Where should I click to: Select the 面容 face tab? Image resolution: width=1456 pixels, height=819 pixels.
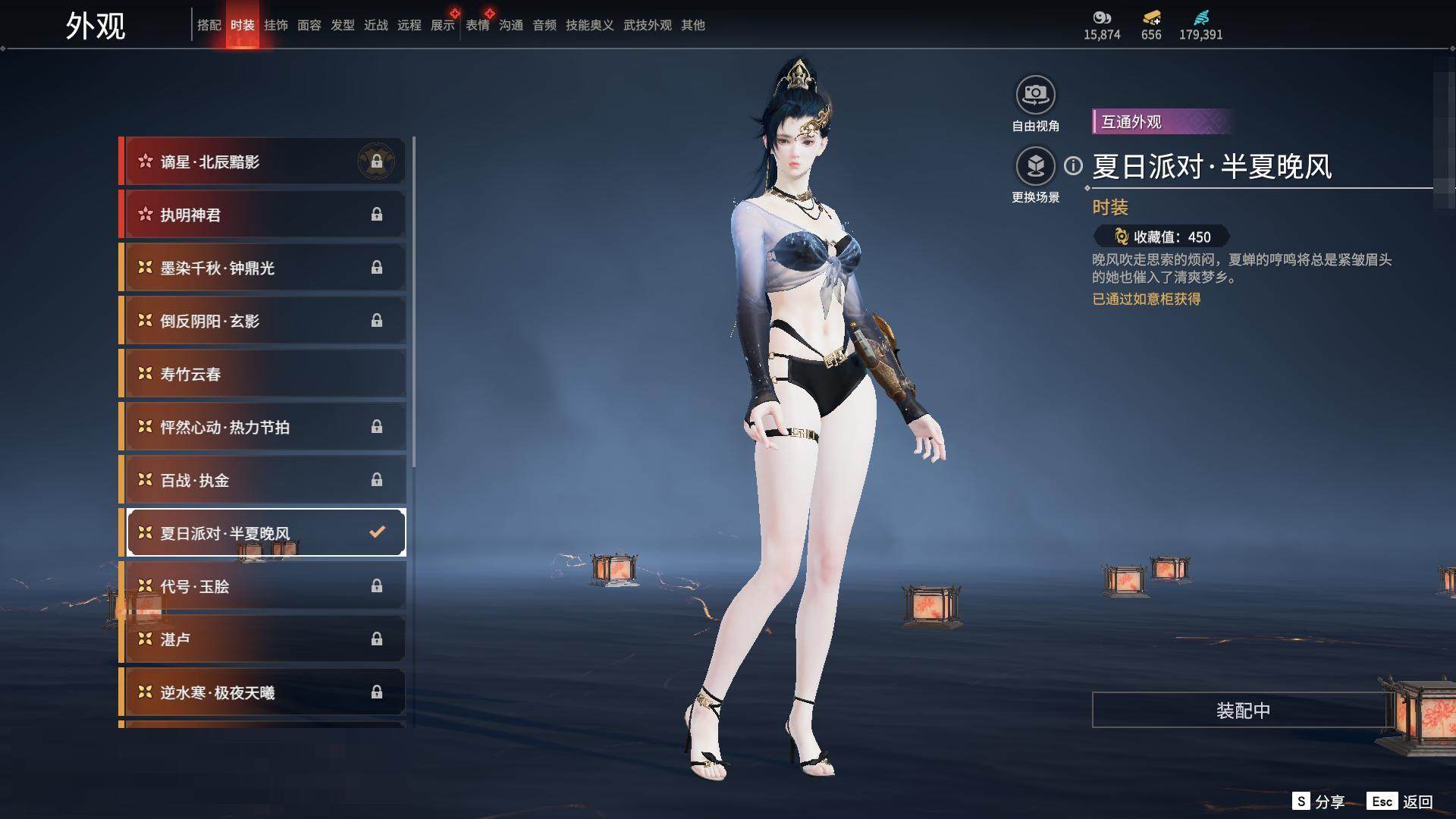tap(309, 25)
